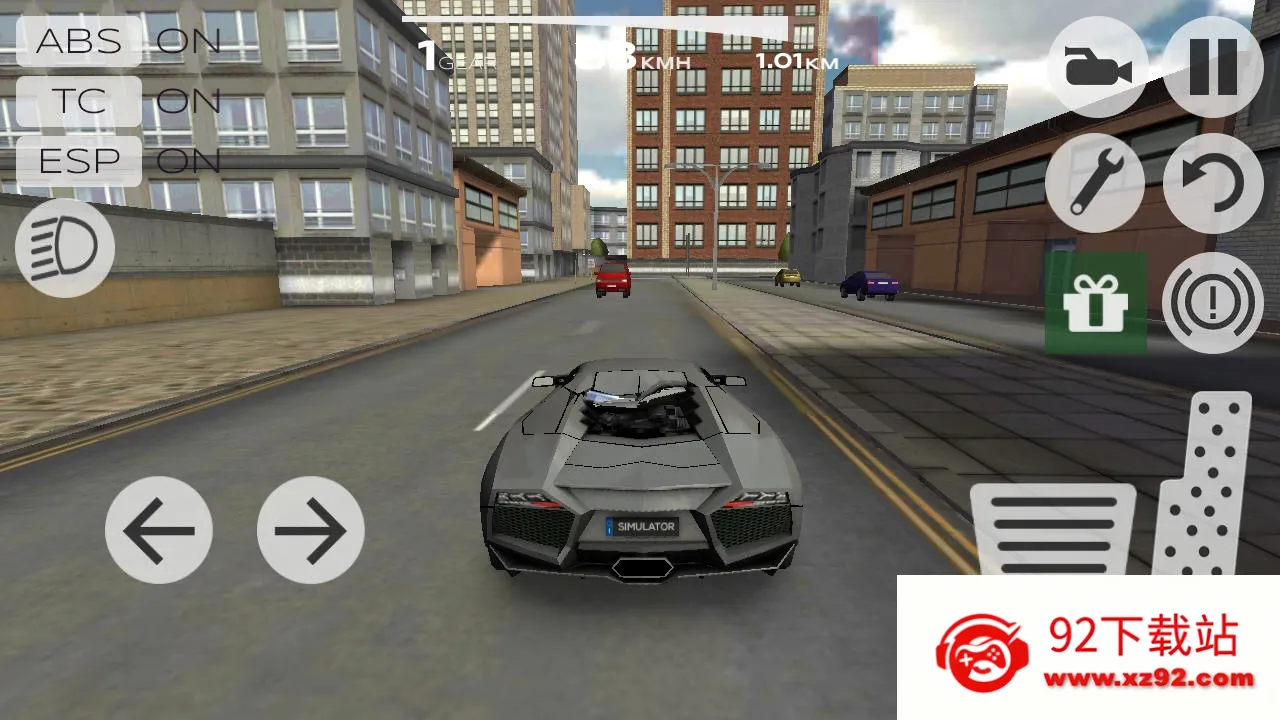Steer right with the right arrow
1280x720 pixels.
[x=310, y=530]
